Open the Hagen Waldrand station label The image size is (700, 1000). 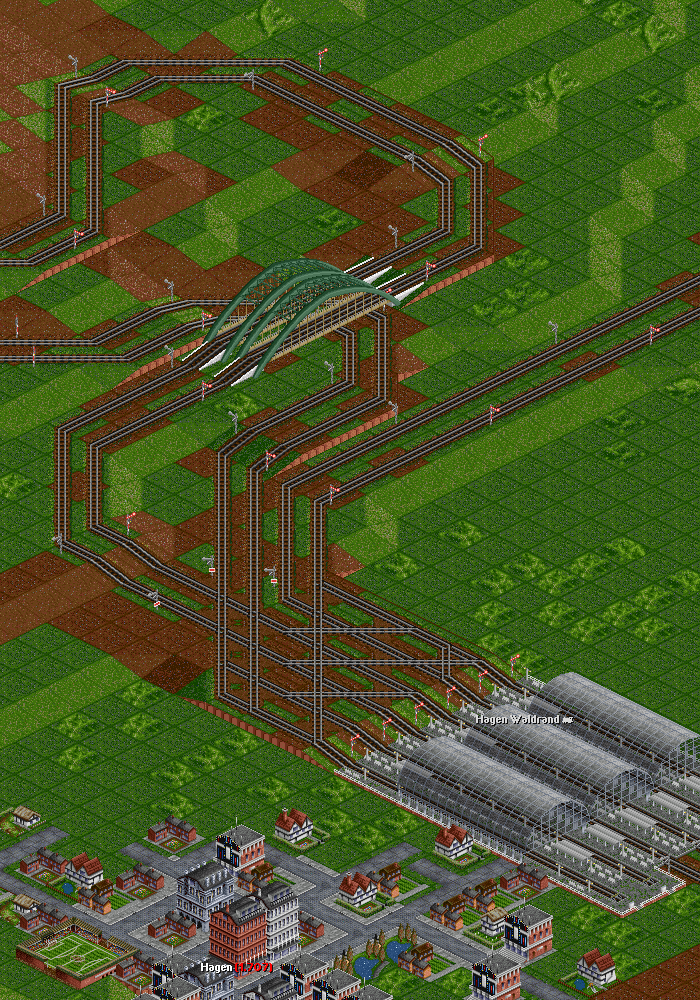pos(518,719)
